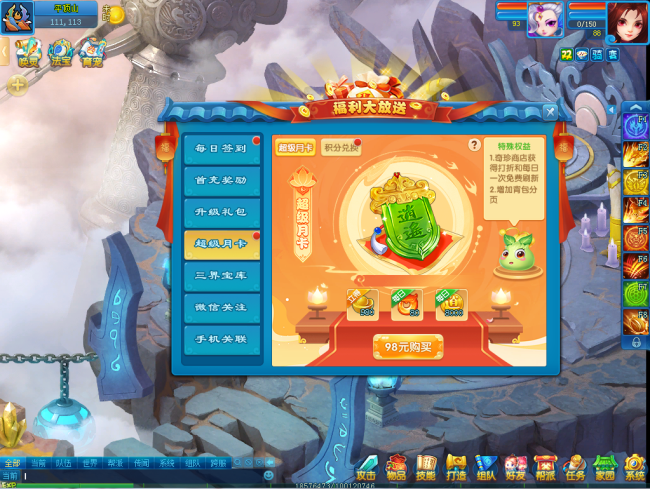Open the 好友 friends list
The width and height of the screenshot is (650, 489).
pos(516,467)
